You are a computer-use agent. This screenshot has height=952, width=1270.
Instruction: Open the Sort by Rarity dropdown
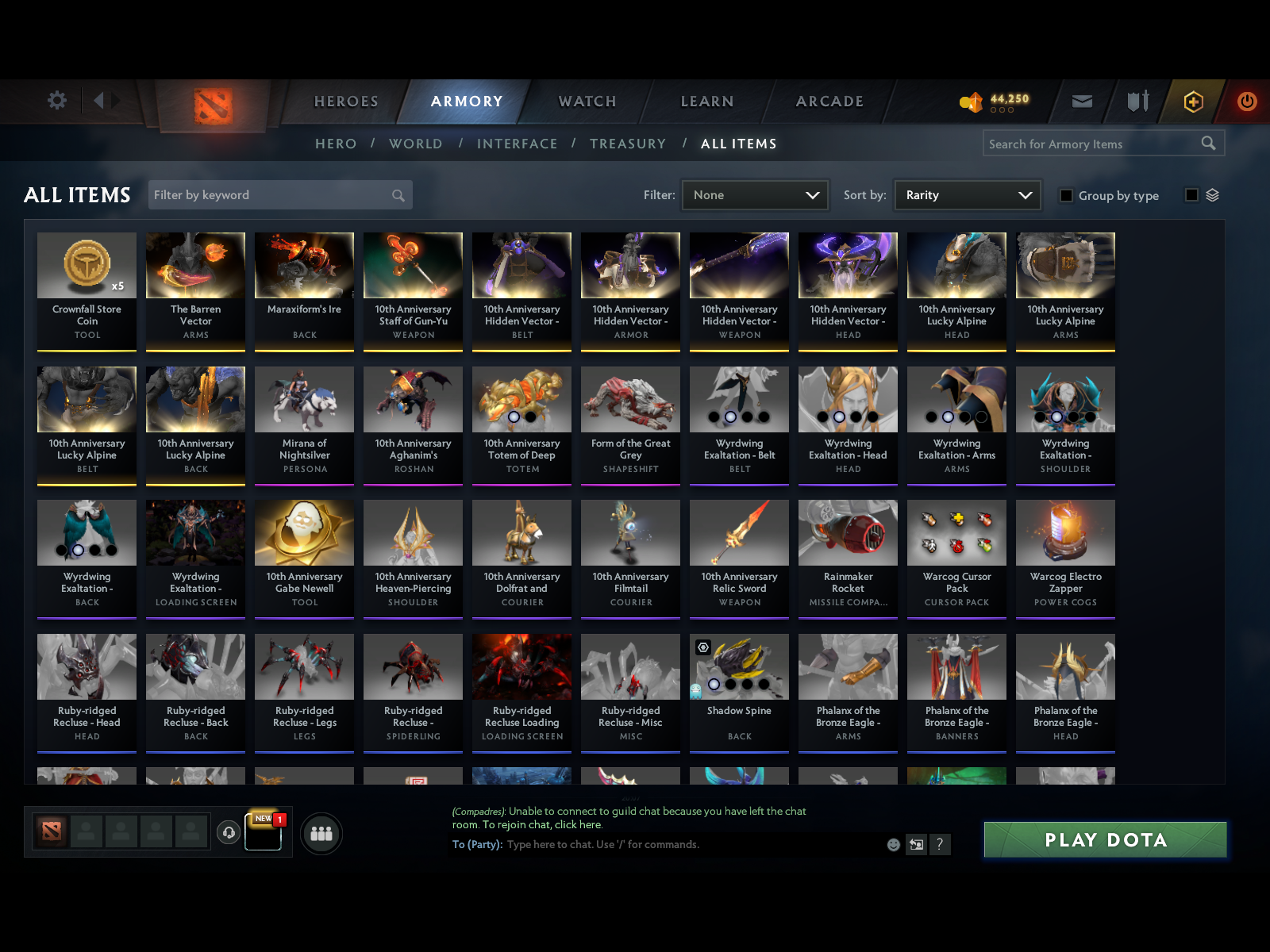click(967, 194)
